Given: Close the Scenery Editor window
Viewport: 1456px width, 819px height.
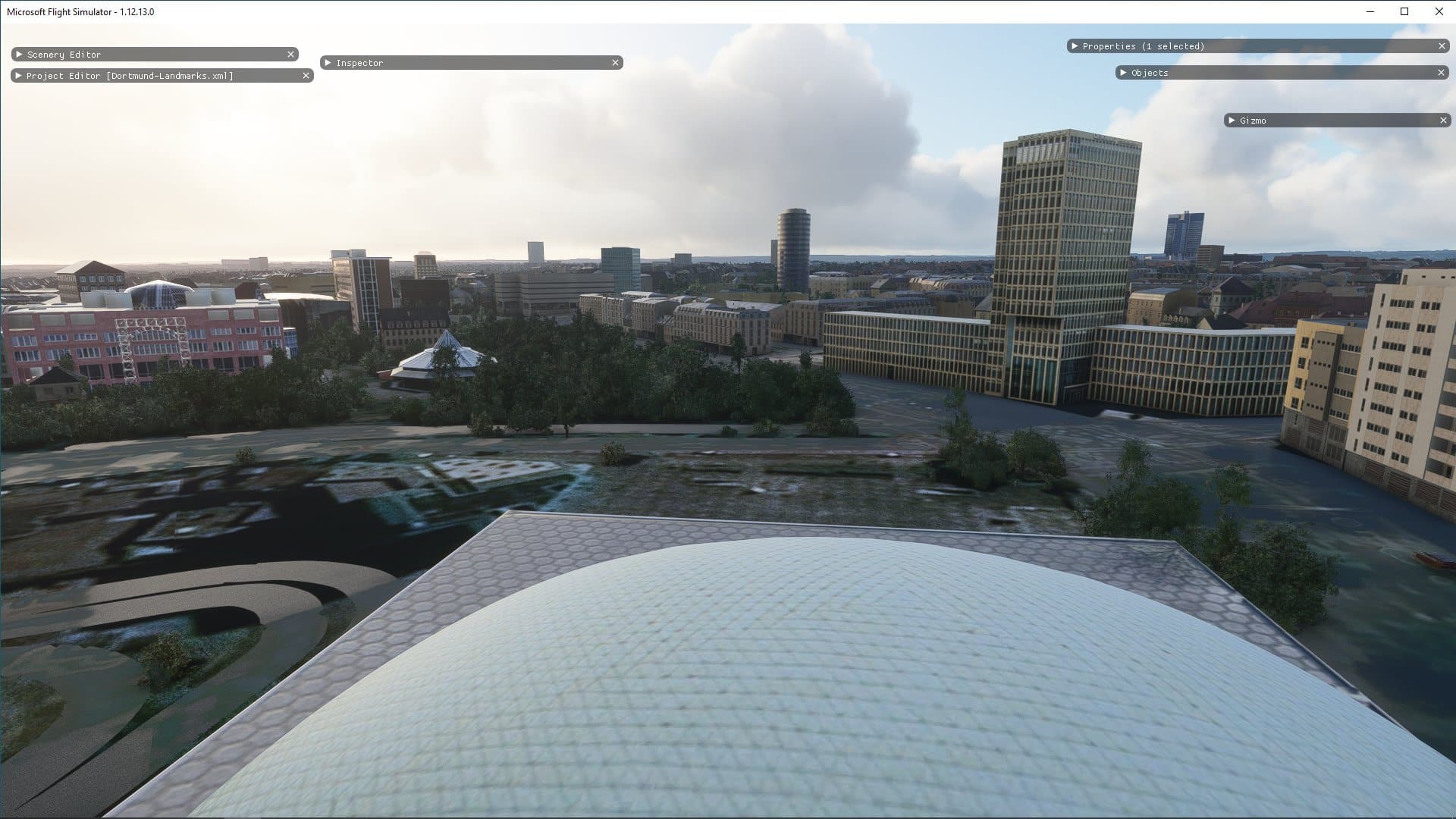Looking at the screenshot, I should (x=290, y=55).
